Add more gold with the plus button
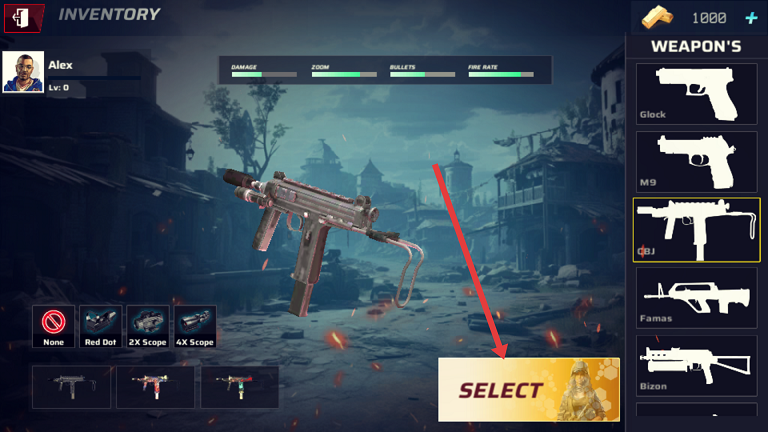The height and width of the screenshot is (432, 768). tap(751, 18)
